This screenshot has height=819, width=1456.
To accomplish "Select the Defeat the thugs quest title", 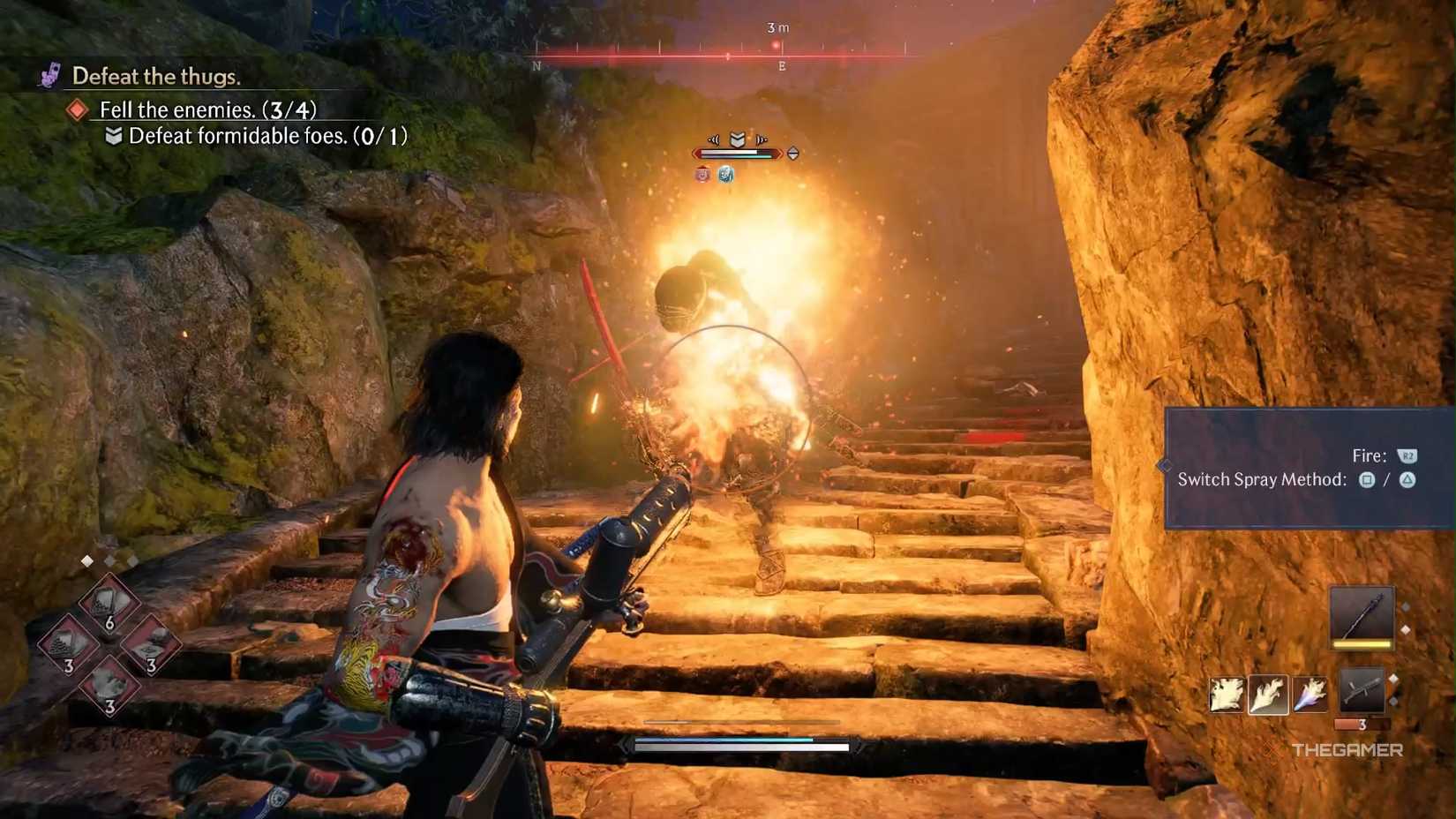I will coord(155,76).
